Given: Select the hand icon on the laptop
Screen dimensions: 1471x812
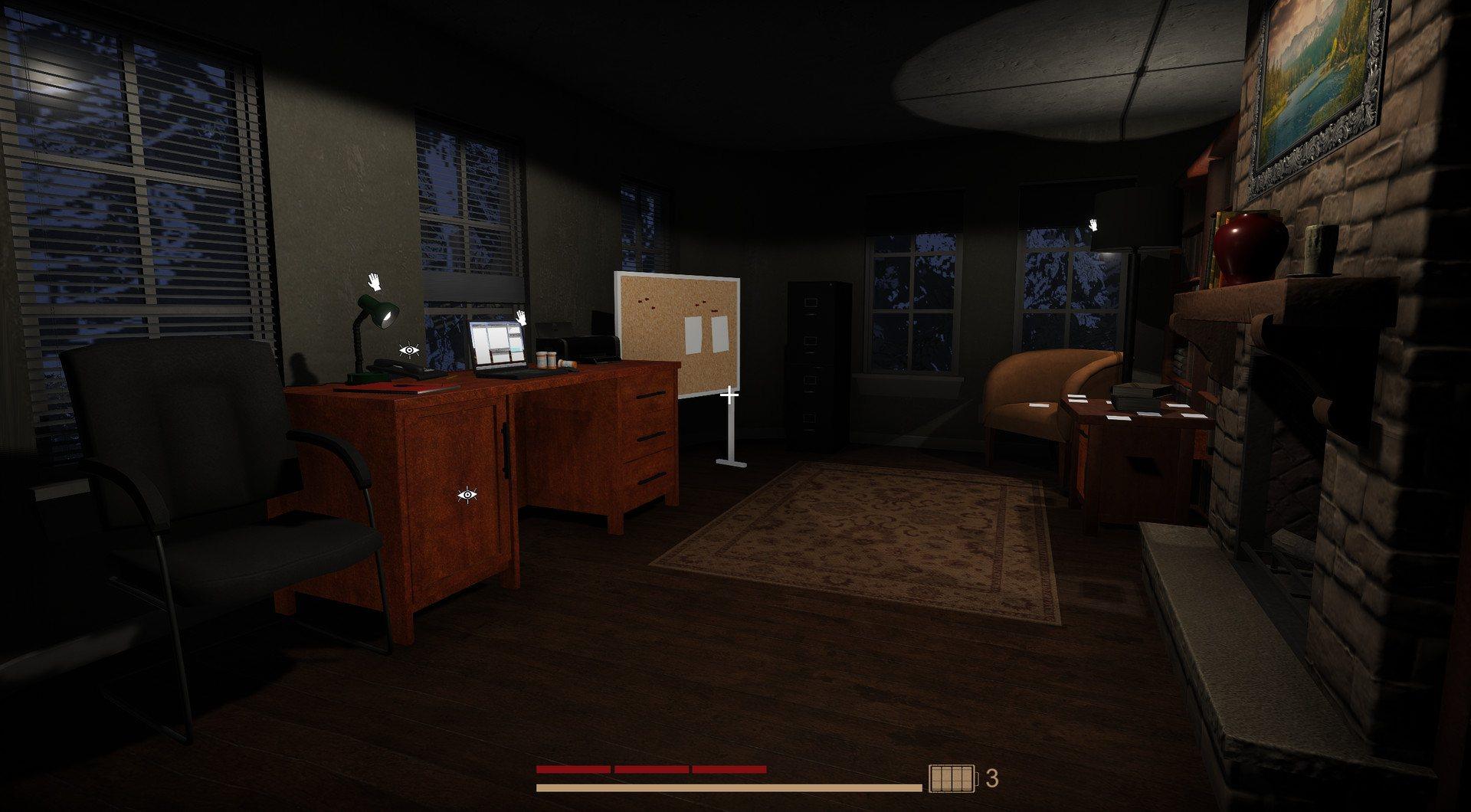Looking at the screenshot, I should pyautogui.click(x=523, y=319).
